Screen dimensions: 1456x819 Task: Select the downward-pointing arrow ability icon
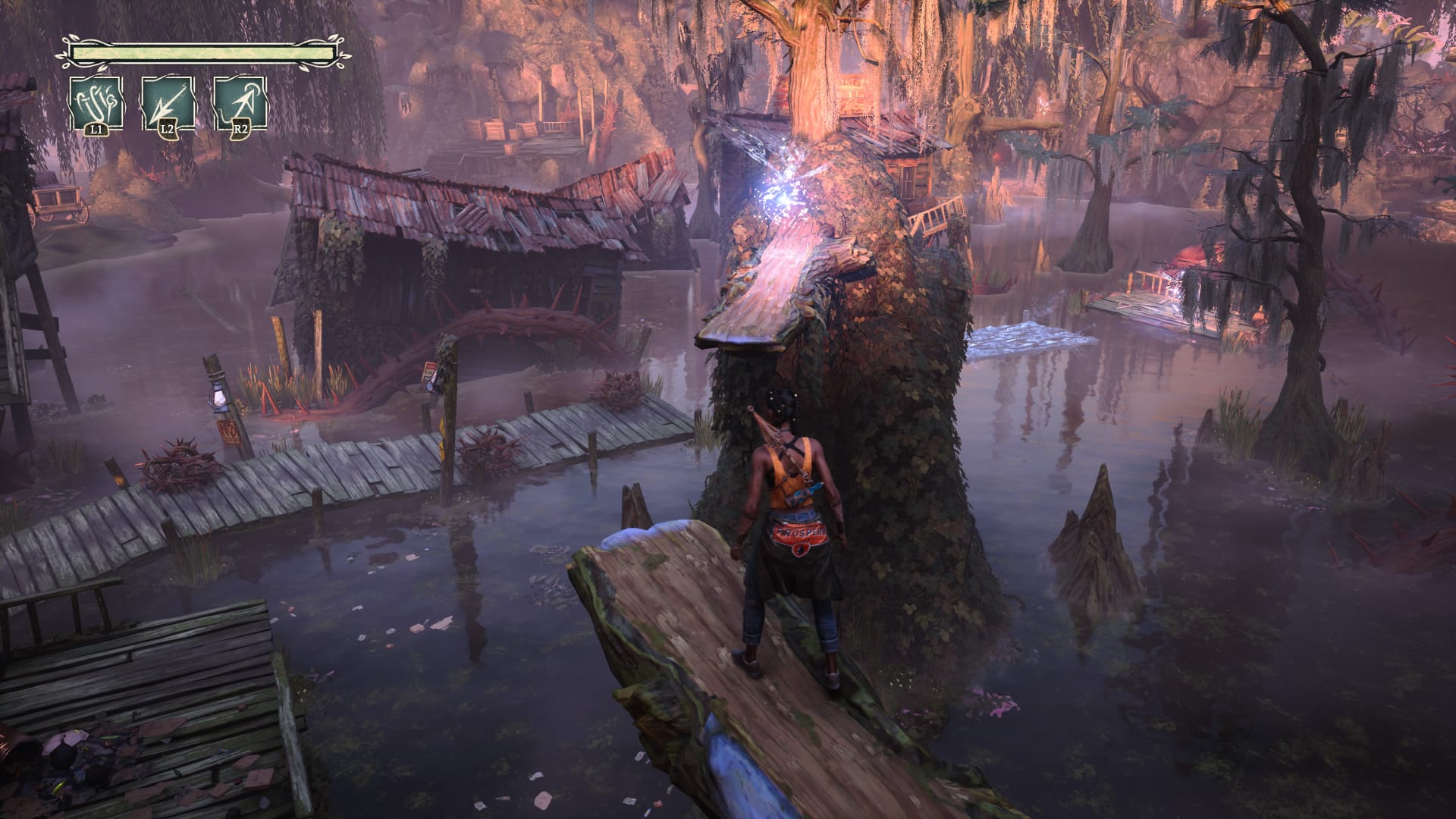[168, 103]
